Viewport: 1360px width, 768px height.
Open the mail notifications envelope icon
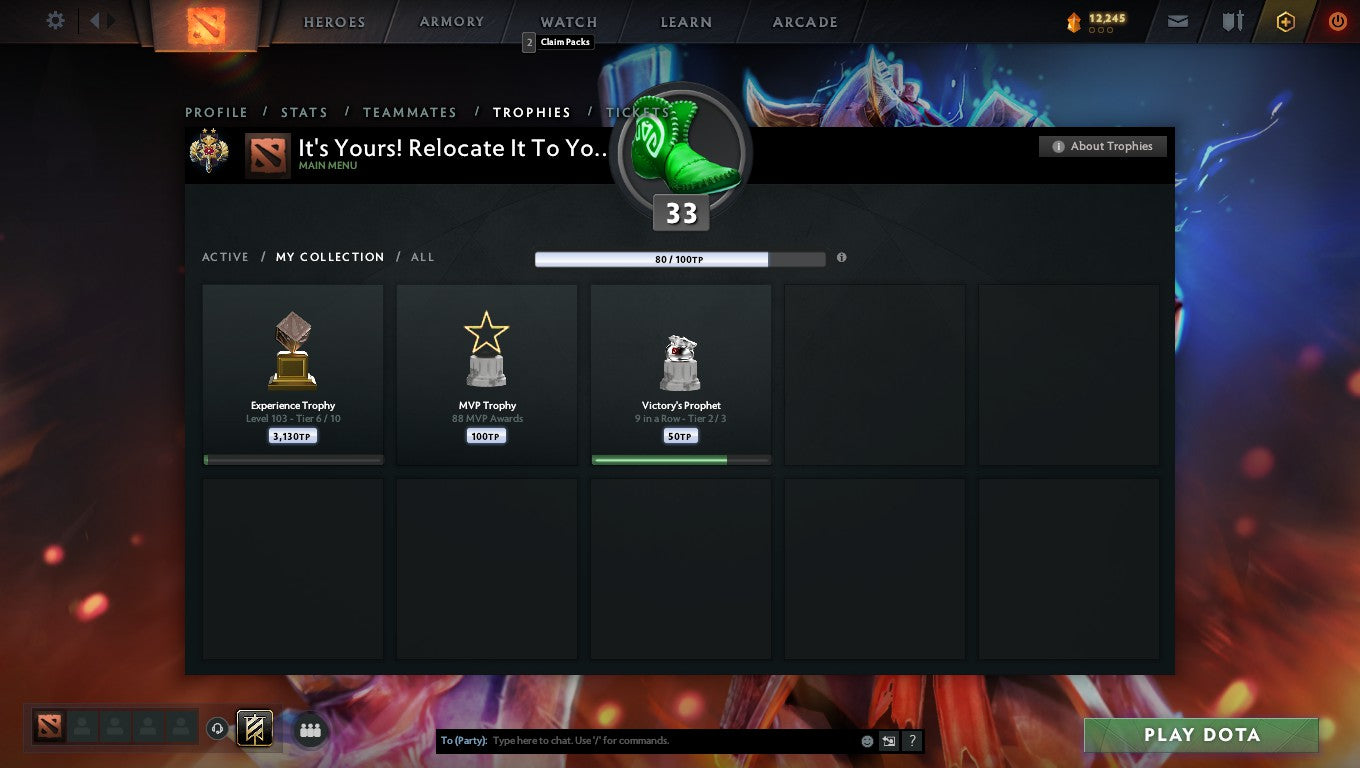[x=1177, y=20]
